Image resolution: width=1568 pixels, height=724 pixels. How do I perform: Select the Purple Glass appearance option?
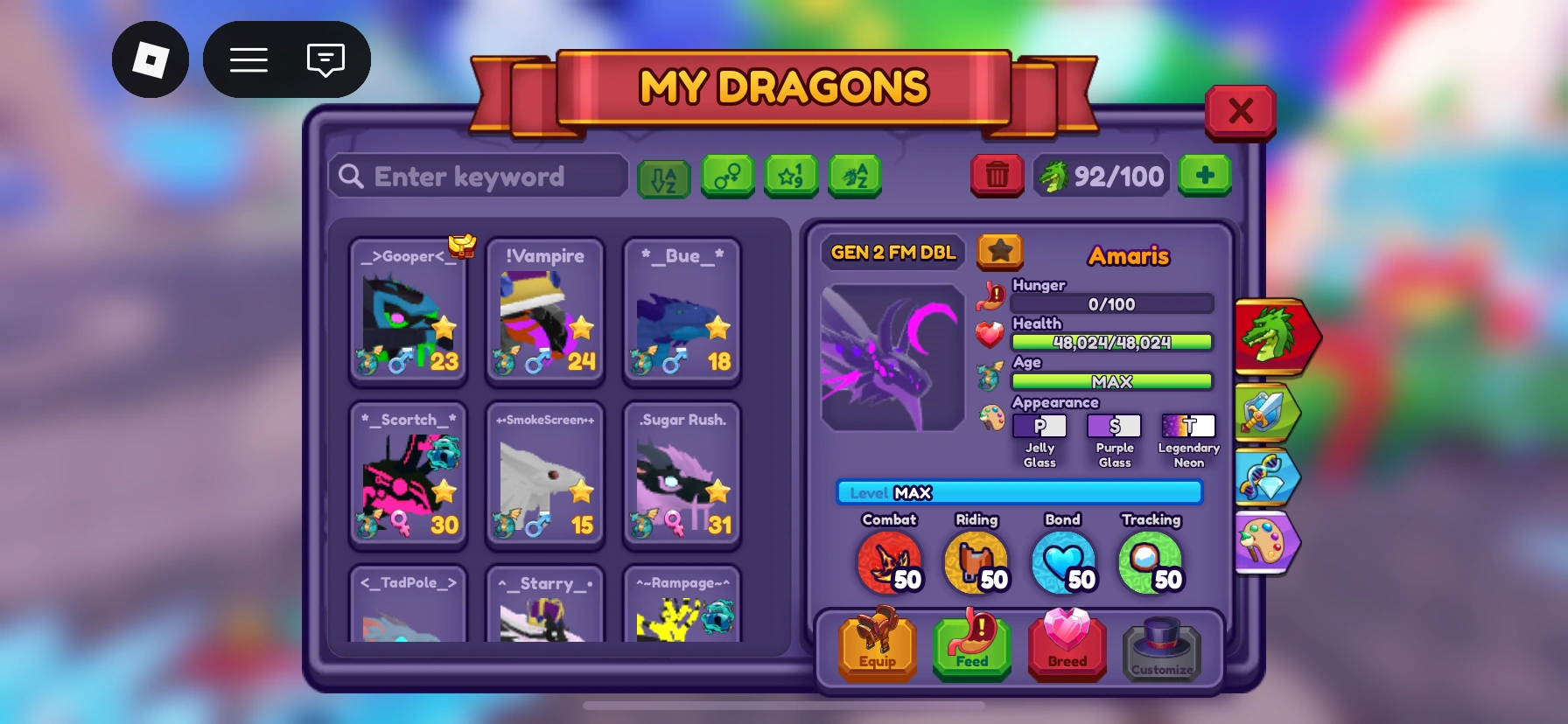tap(1114, 426)
